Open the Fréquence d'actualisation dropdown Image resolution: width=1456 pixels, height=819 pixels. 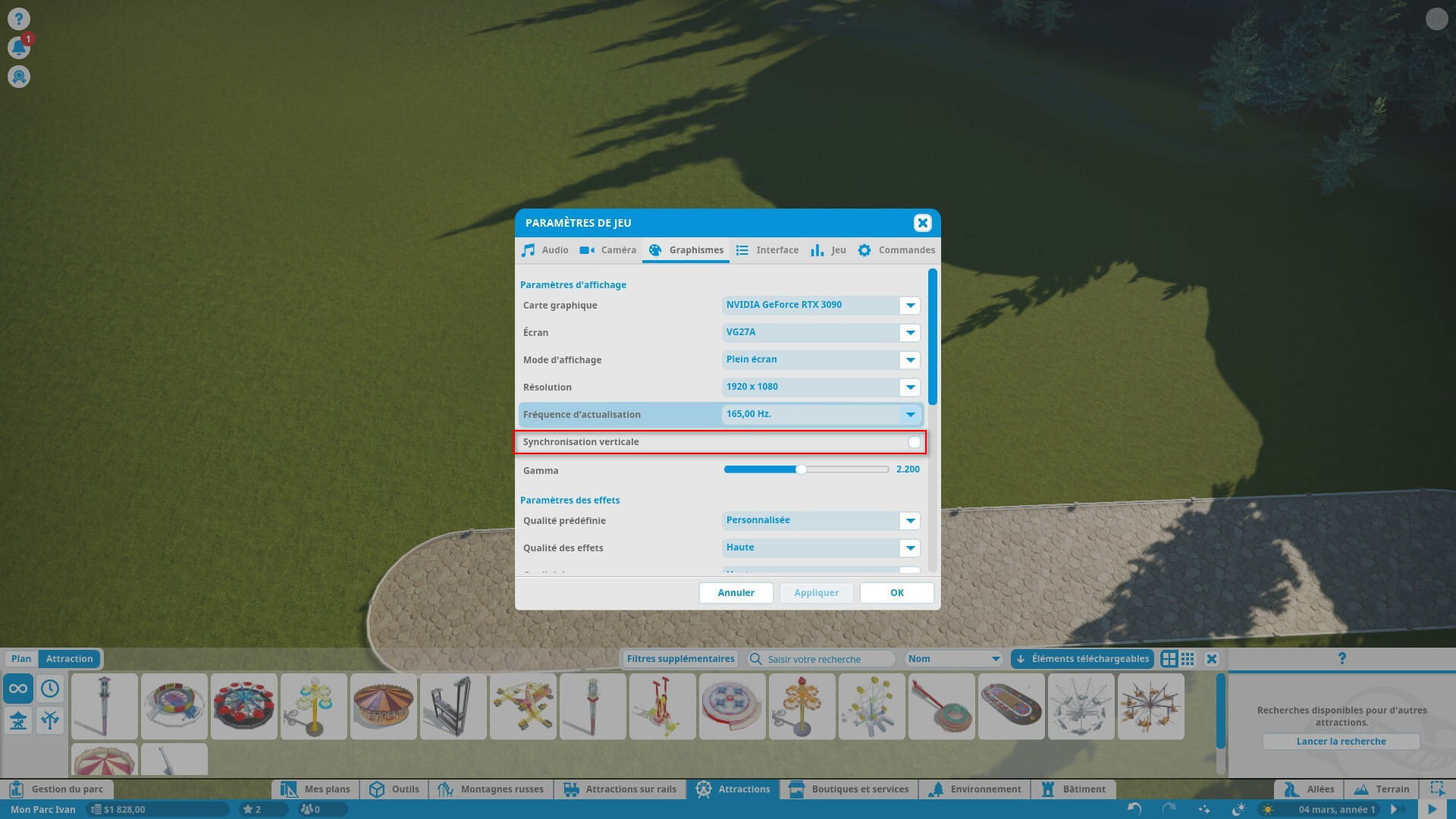(910, 415)
